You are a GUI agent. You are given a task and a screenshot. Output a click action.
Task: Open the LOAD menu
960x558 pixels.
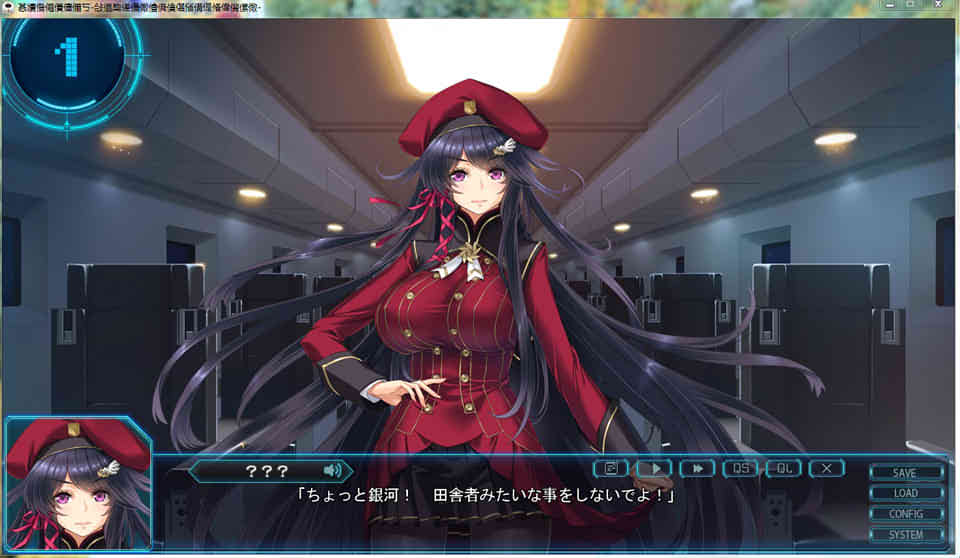905,493
